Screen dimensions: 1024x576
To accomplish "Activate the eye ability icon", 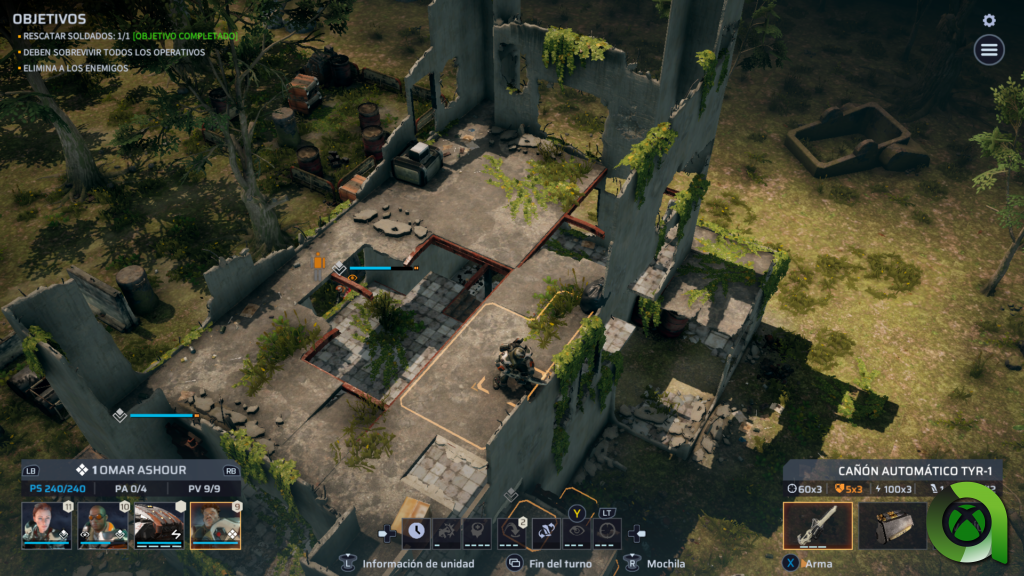I will coord(575,533).
